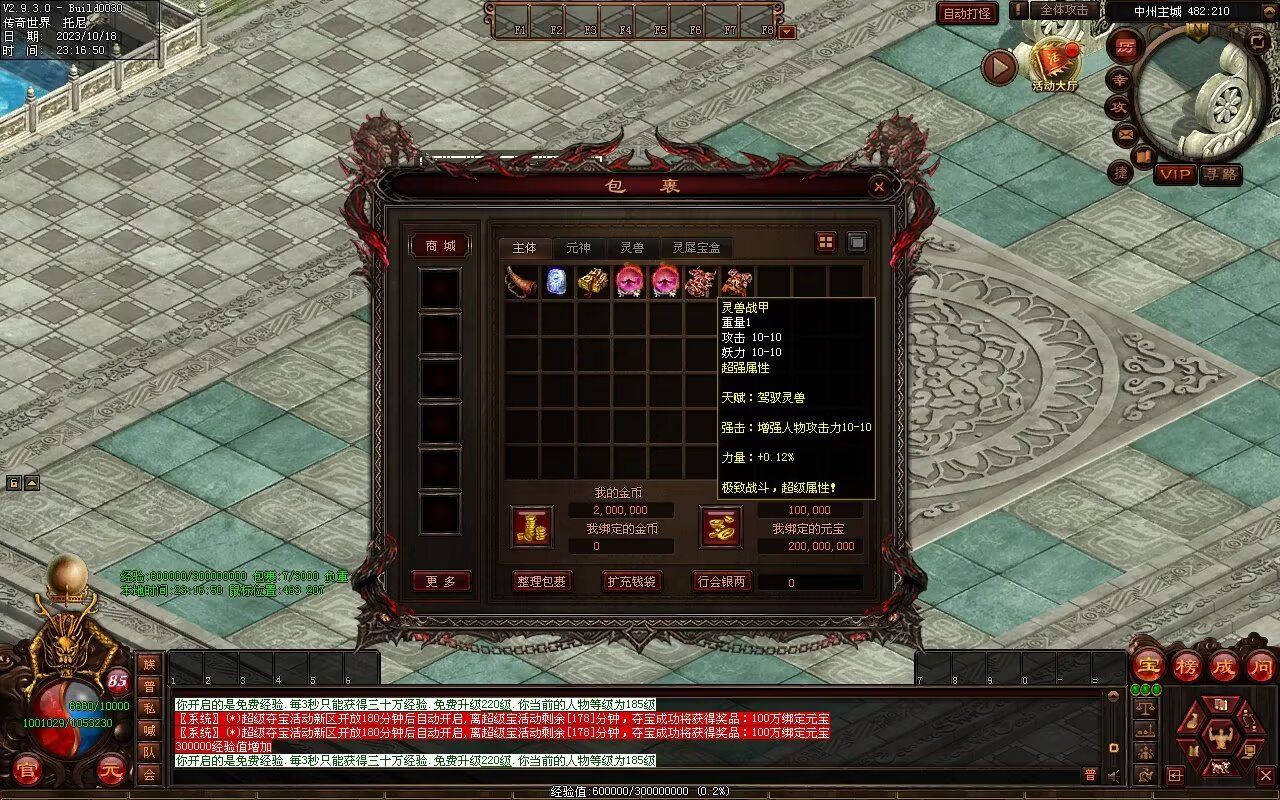Switch to the 元神 tab
Viewport: 1280px width, 800px height.
tap(578, 248)
